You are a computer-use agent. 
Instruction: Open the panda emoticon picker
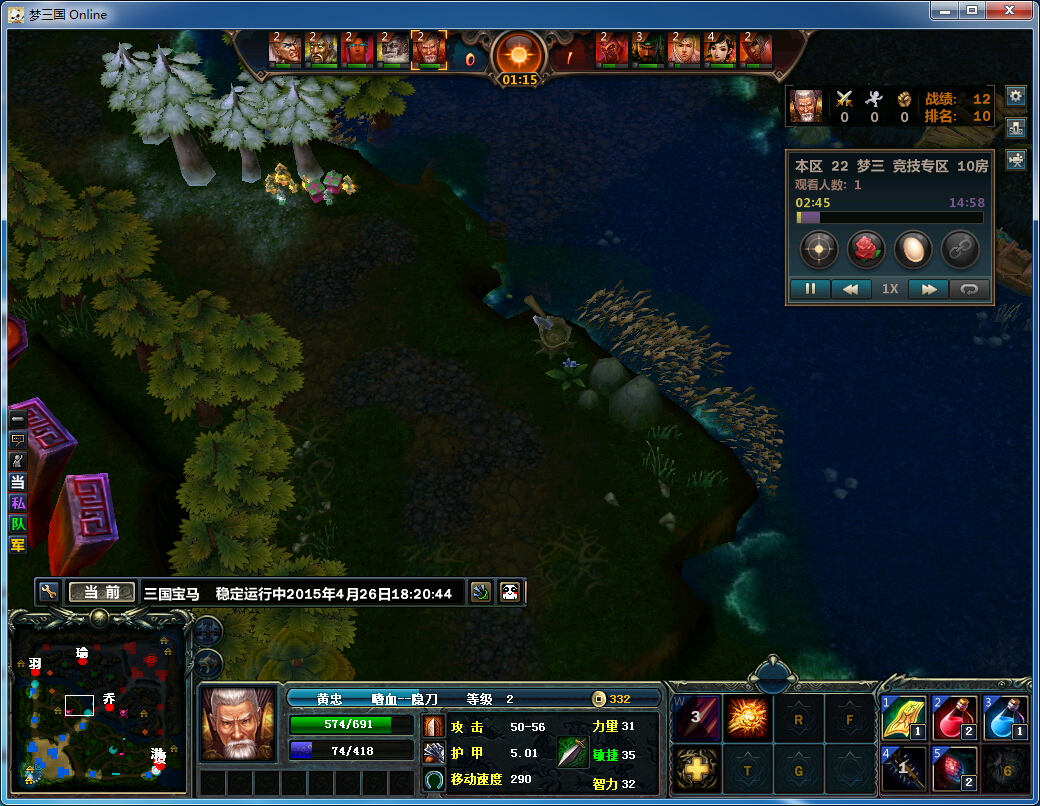point(511,593)
